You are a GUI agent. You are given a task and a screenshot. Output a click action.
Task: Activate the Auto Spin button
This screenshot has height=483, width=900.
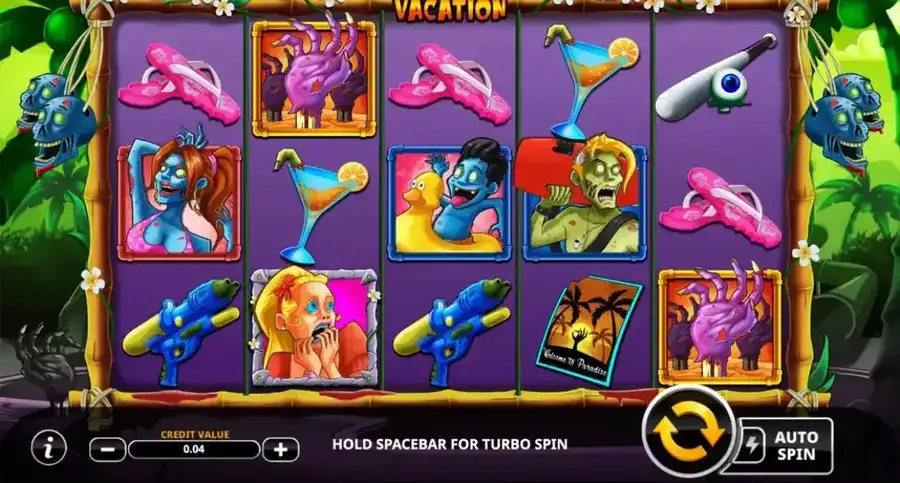point(788,445)
